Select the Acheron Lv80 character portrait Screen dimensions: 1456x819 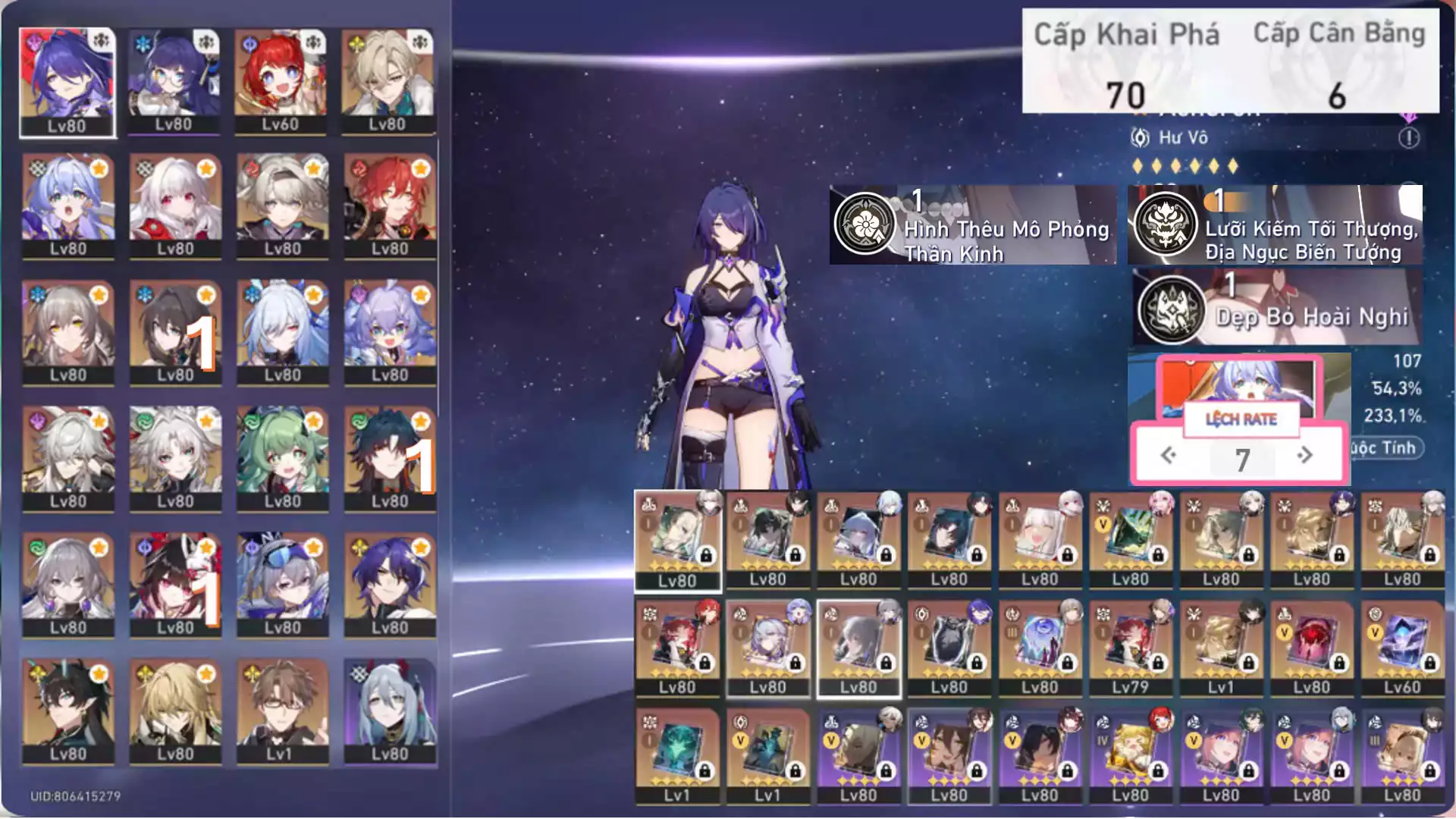[67, 82]
